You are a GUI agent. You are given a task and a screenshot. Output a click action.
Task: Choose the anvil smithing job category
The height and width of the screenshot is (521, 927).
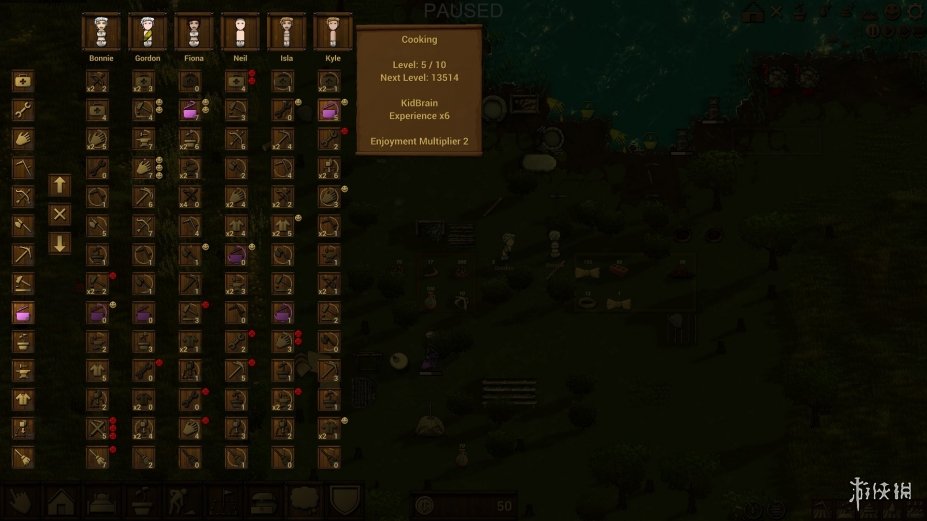(x=23, y=371)
